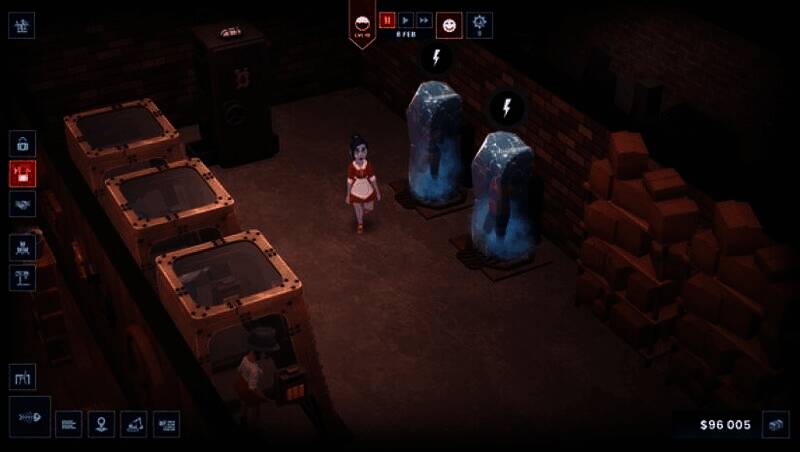The width and height of the screenshot is (800, 452).
Task: Open the fish skeleton button in the bottom bar
Action: click(x=30, y=416)
